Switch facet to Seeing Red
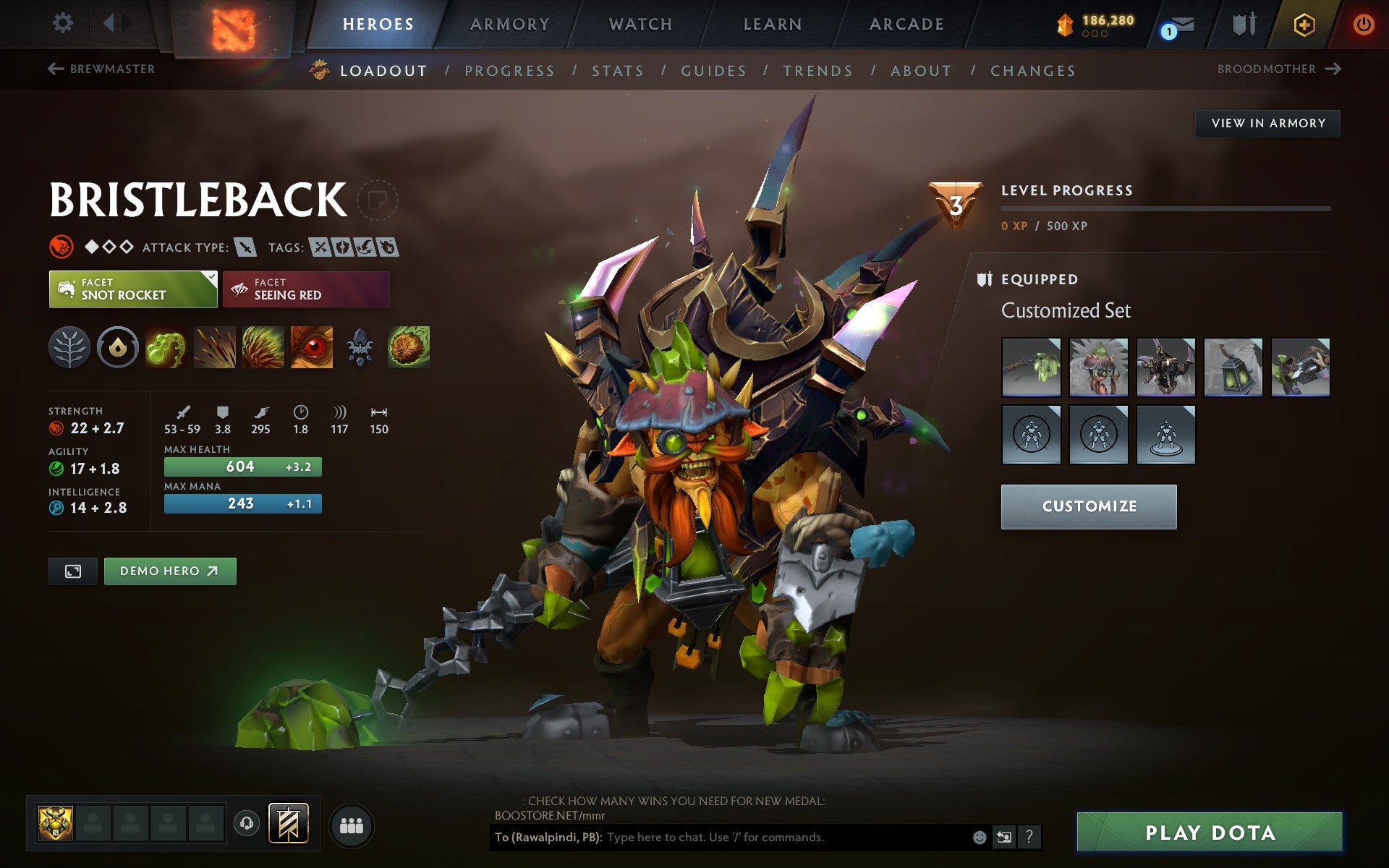This screenshot has height=868, width=1389. click(306, 289)
